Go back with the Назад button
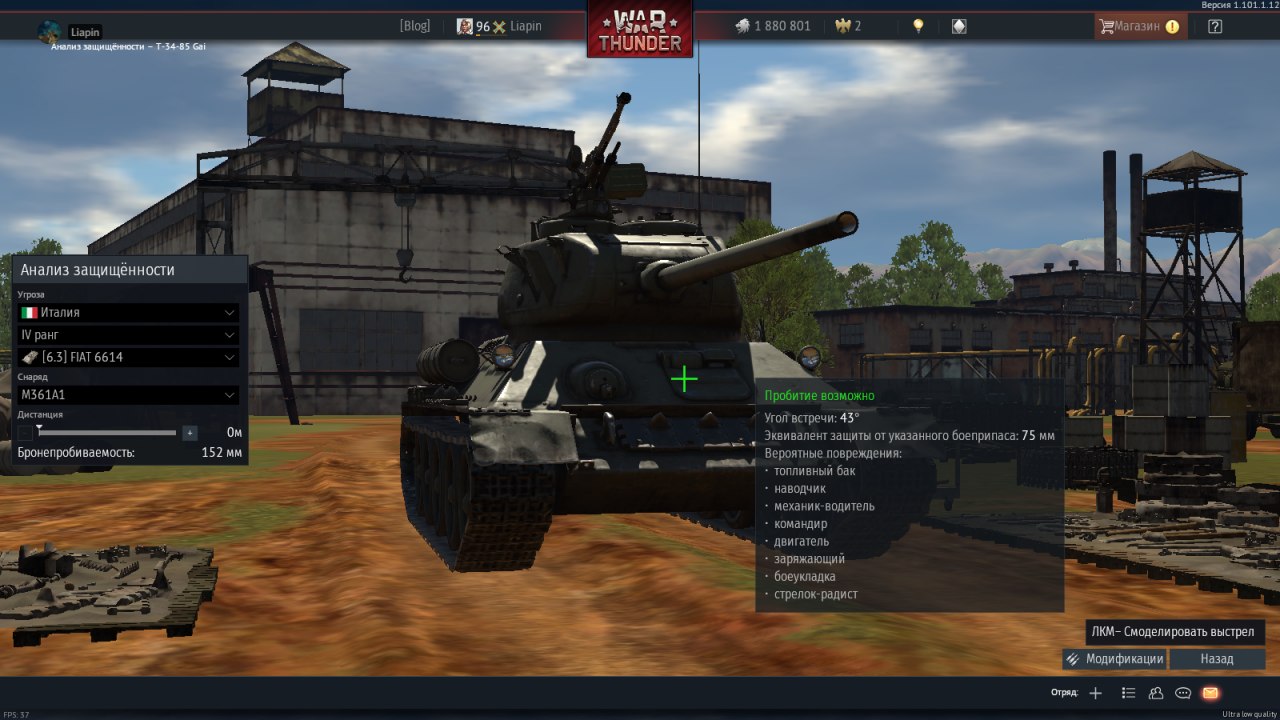 point(1217,659)
